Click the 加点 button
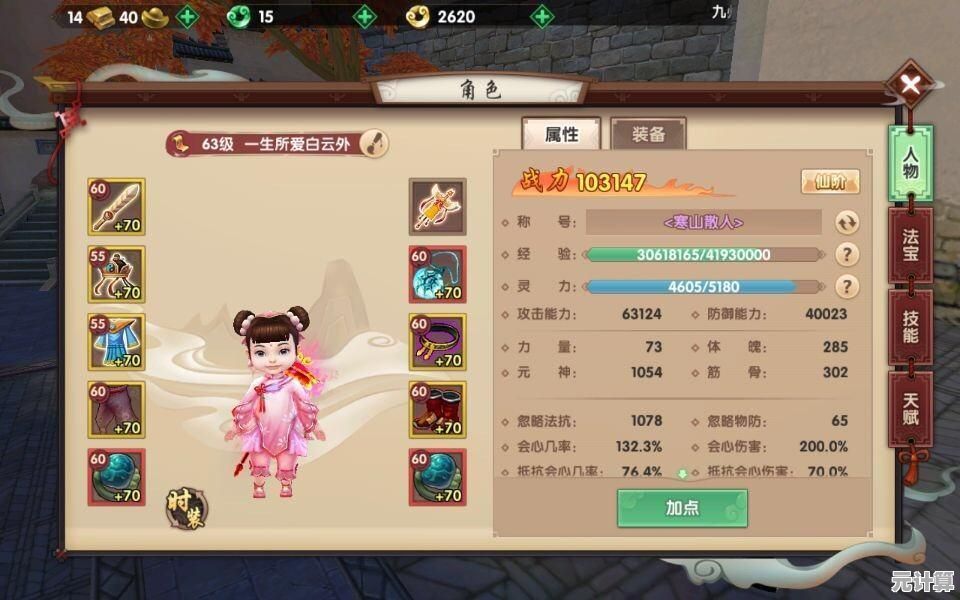 point(682,507)
